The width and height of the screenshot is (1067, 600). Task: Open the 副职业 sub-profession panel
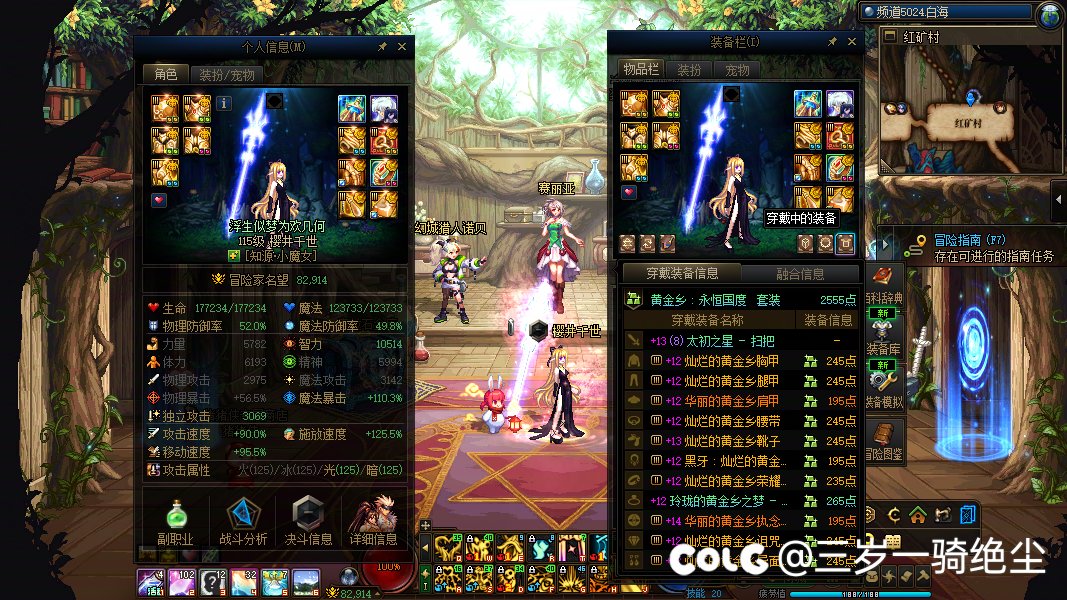[175, 521]
